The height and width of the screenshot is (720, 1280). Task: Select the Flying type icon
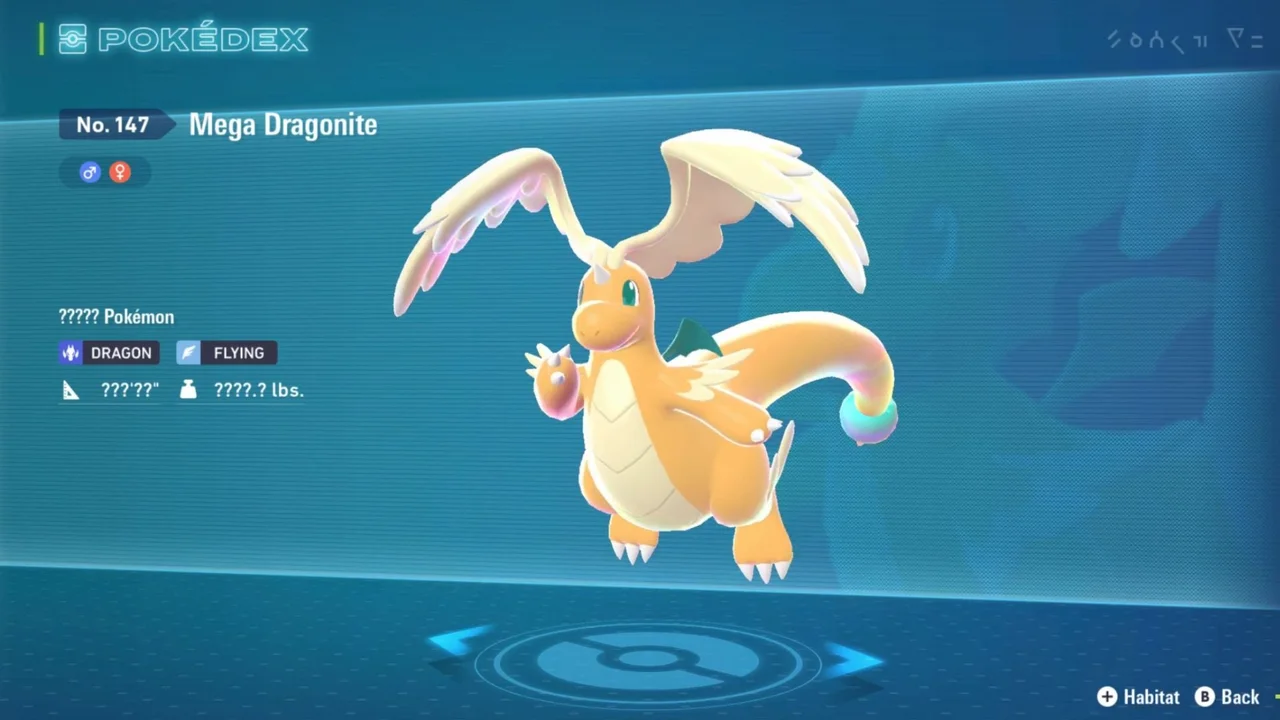point(187,352)
